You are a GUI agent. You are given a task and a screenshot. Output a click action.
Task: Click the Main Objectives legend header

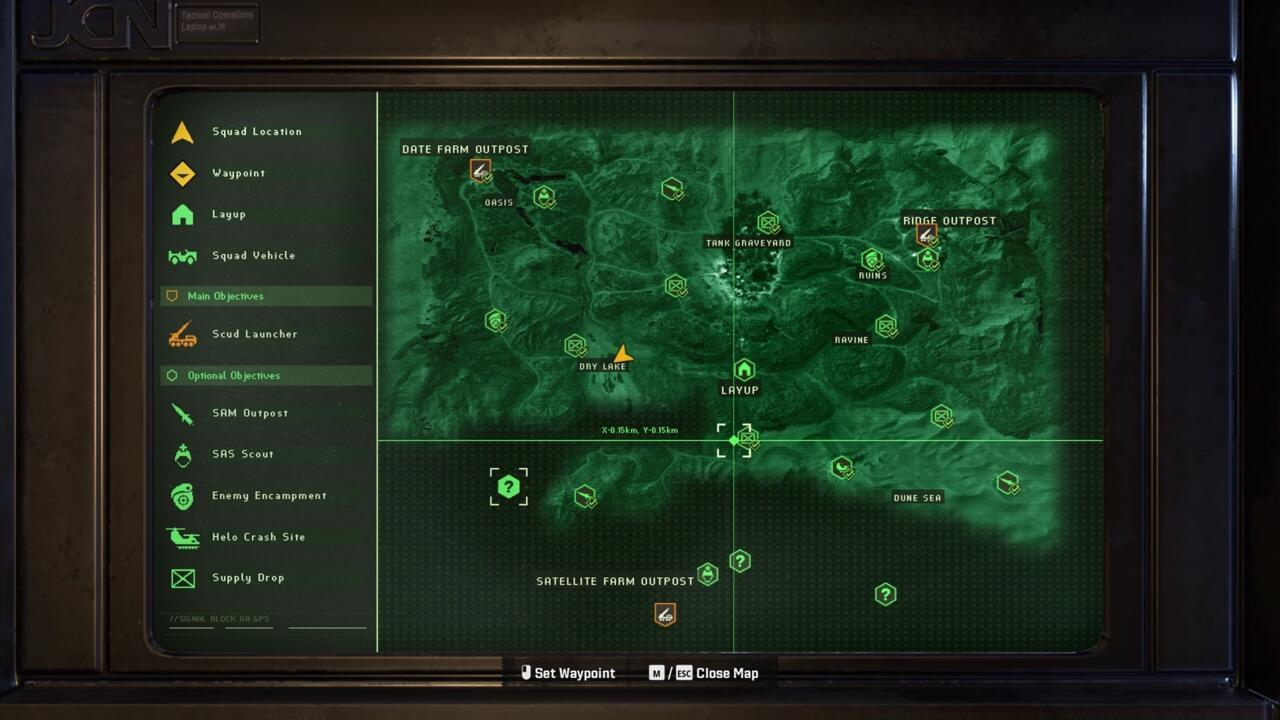225,296
